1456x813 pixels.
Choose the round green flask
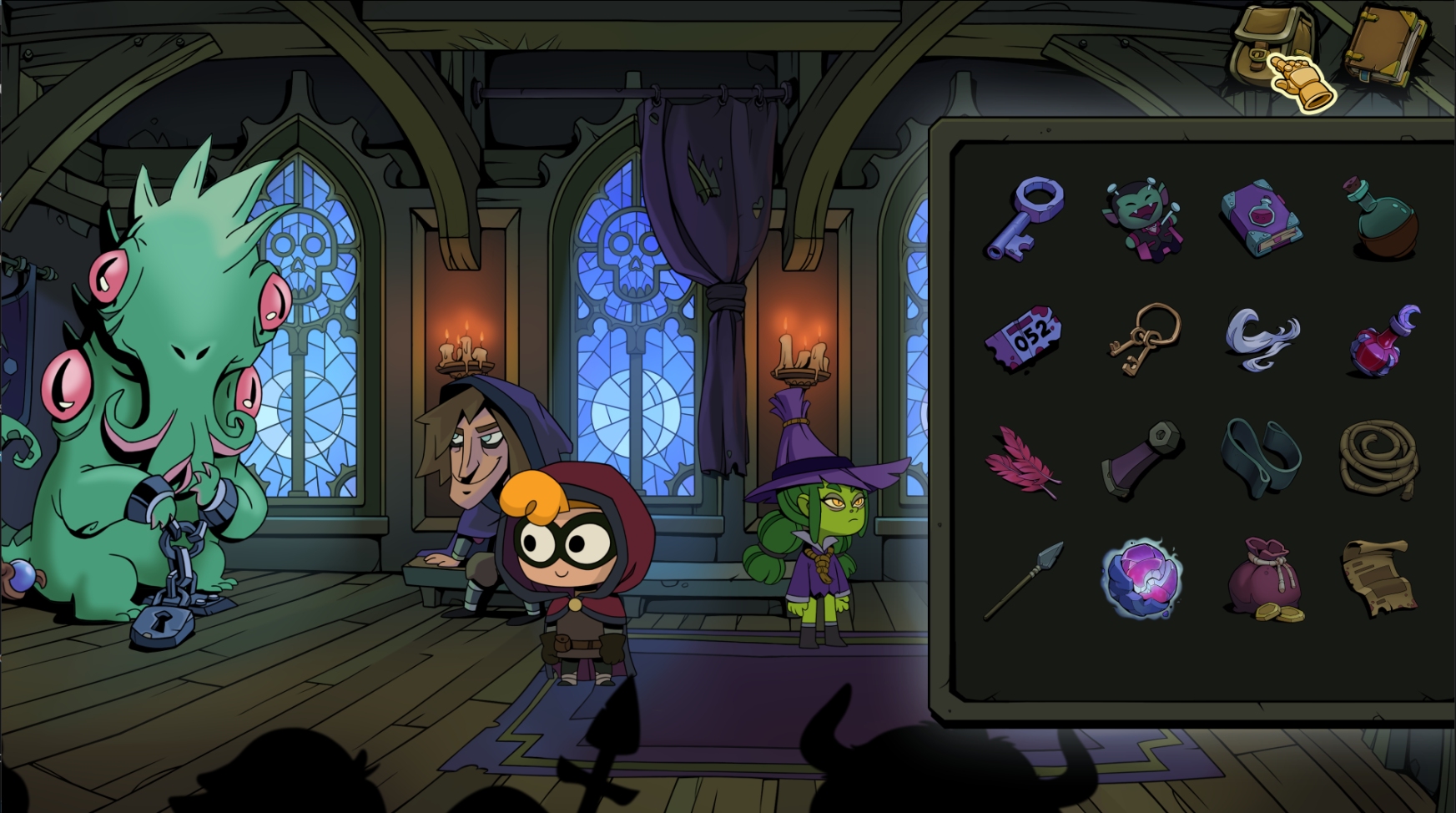point(1380,220)
